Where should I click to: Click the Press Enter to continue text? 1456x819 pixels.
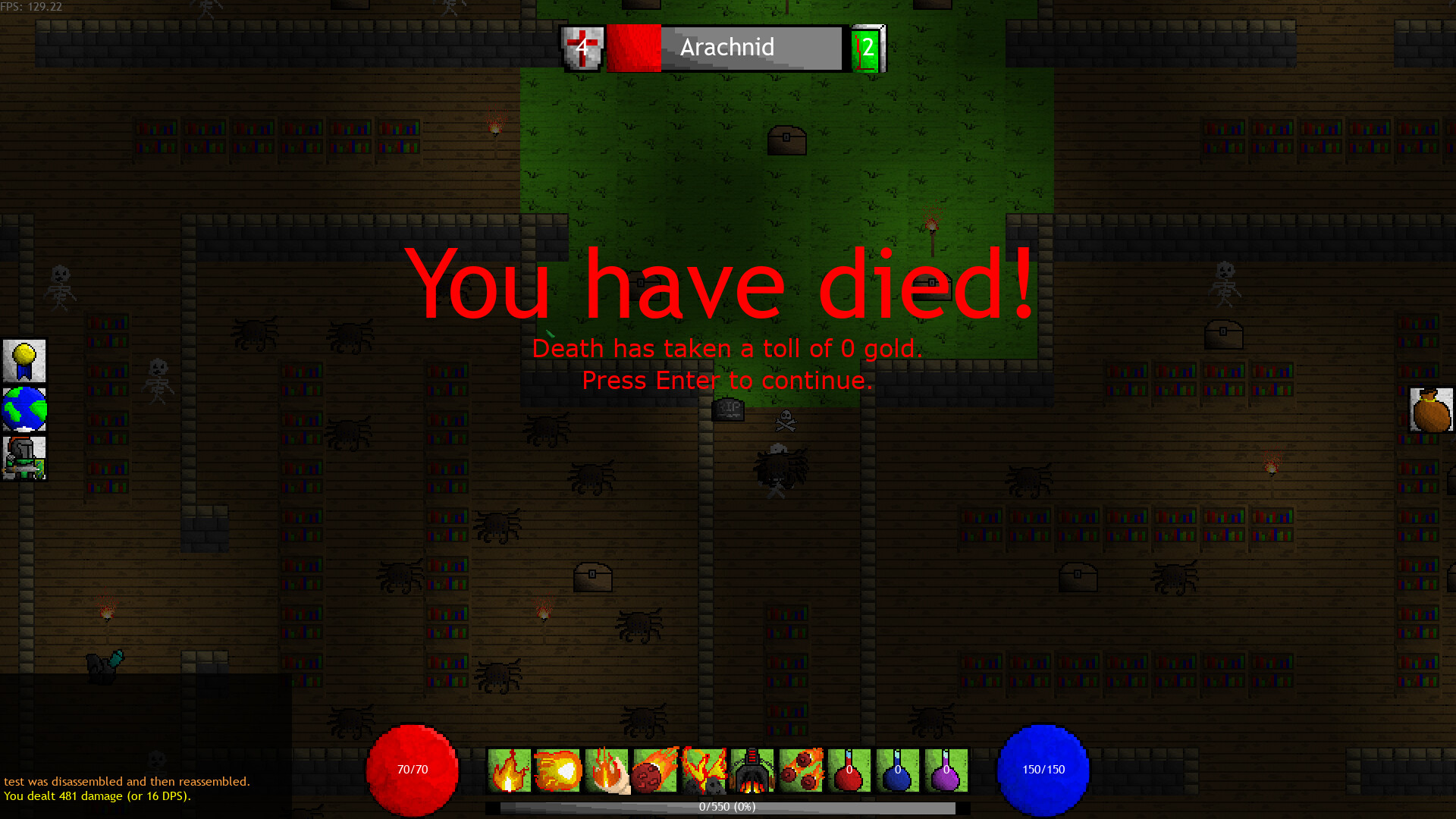tap(727, 380)
